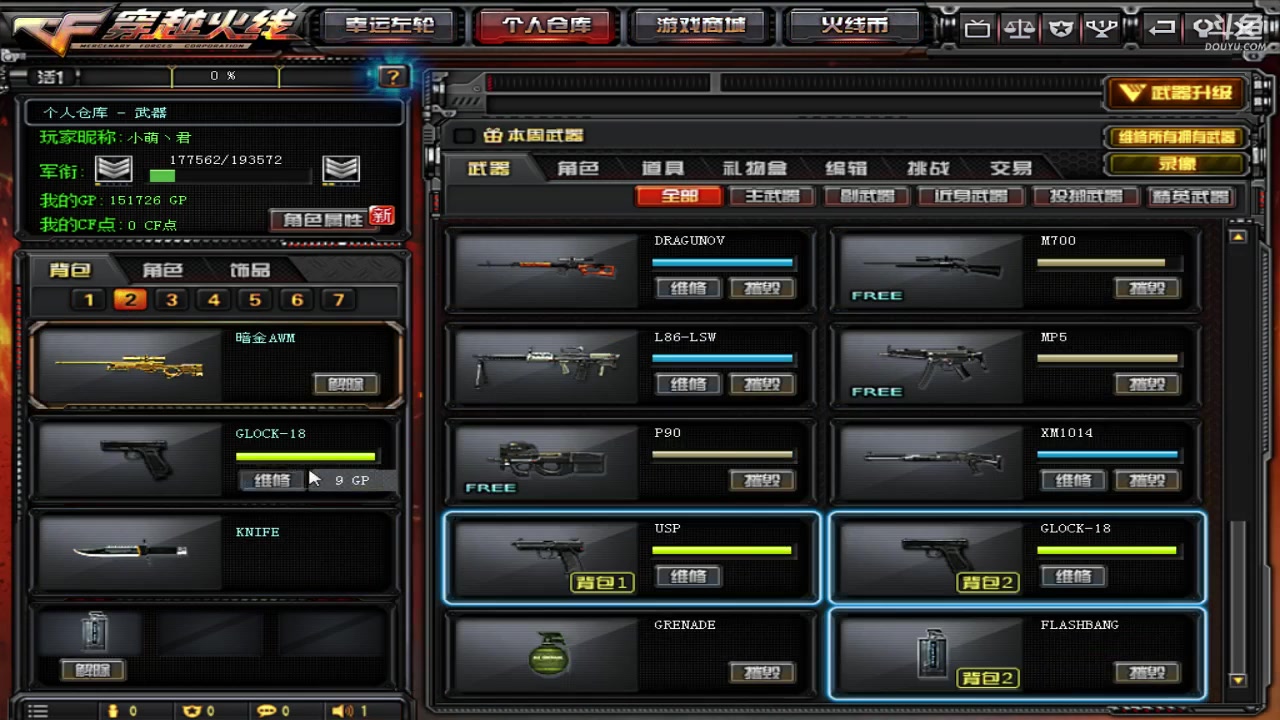
Task: Open the wrench settings icon near DOUYU logo
Action: coord(1205,28)
